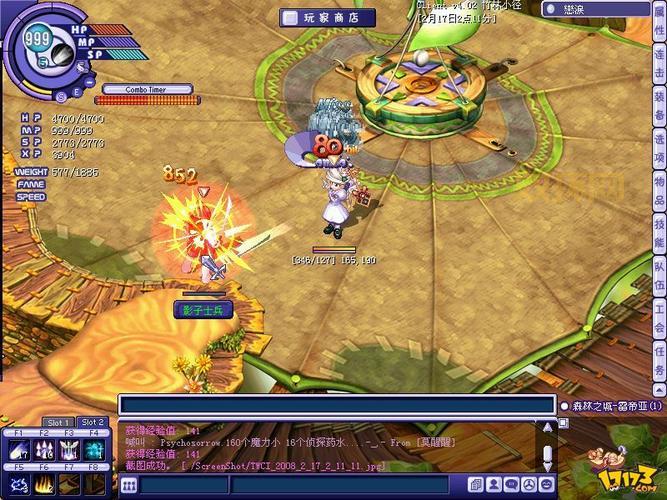This screenshot has height=500, width=667.
Task: Open the 队伍 party tab
Action: [x=659, y=273]
